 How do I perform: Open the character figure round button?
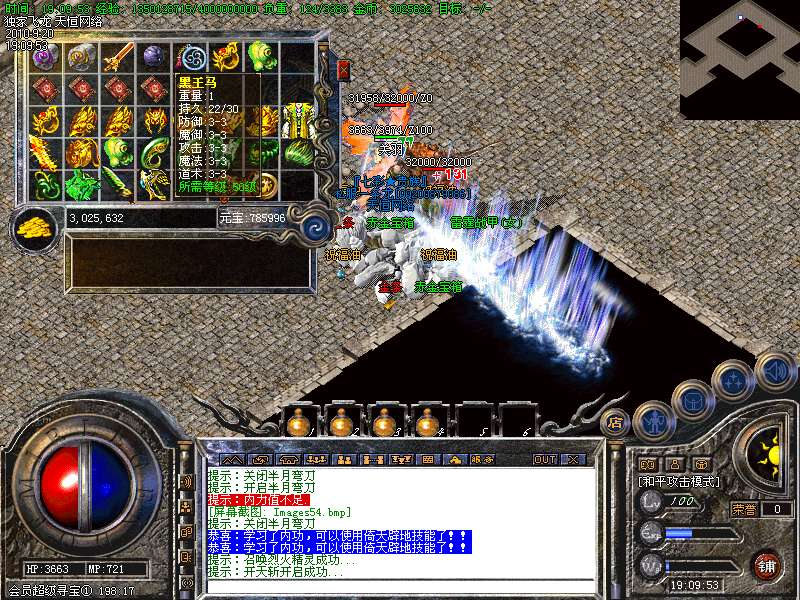tap(651, 420)
